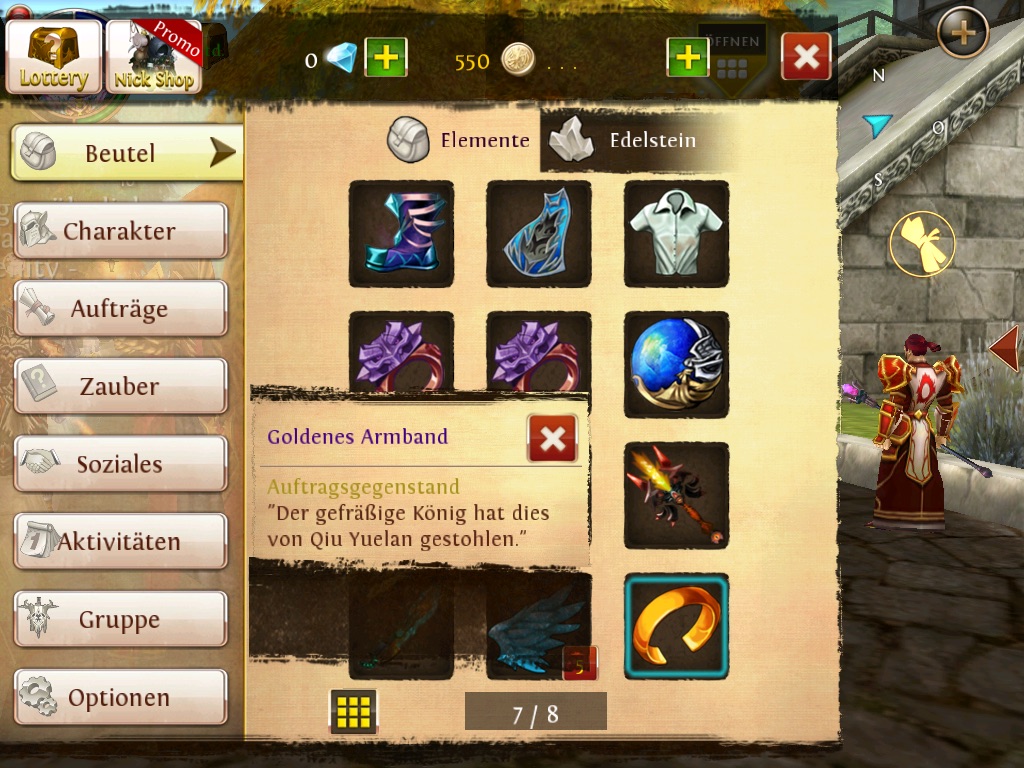Open the Aufträge menu
This screenshot has height=768, width=1024.
(x=120, y=309)
